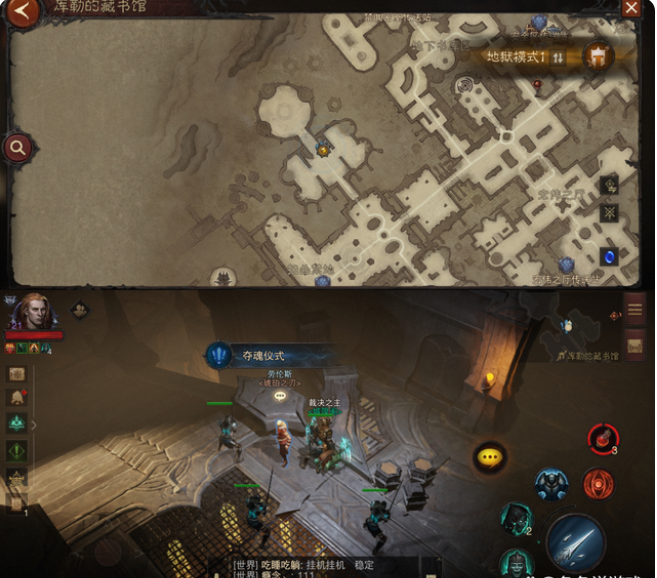Open the hamburger main menu
657x578 pixels.
pos(634,310)
